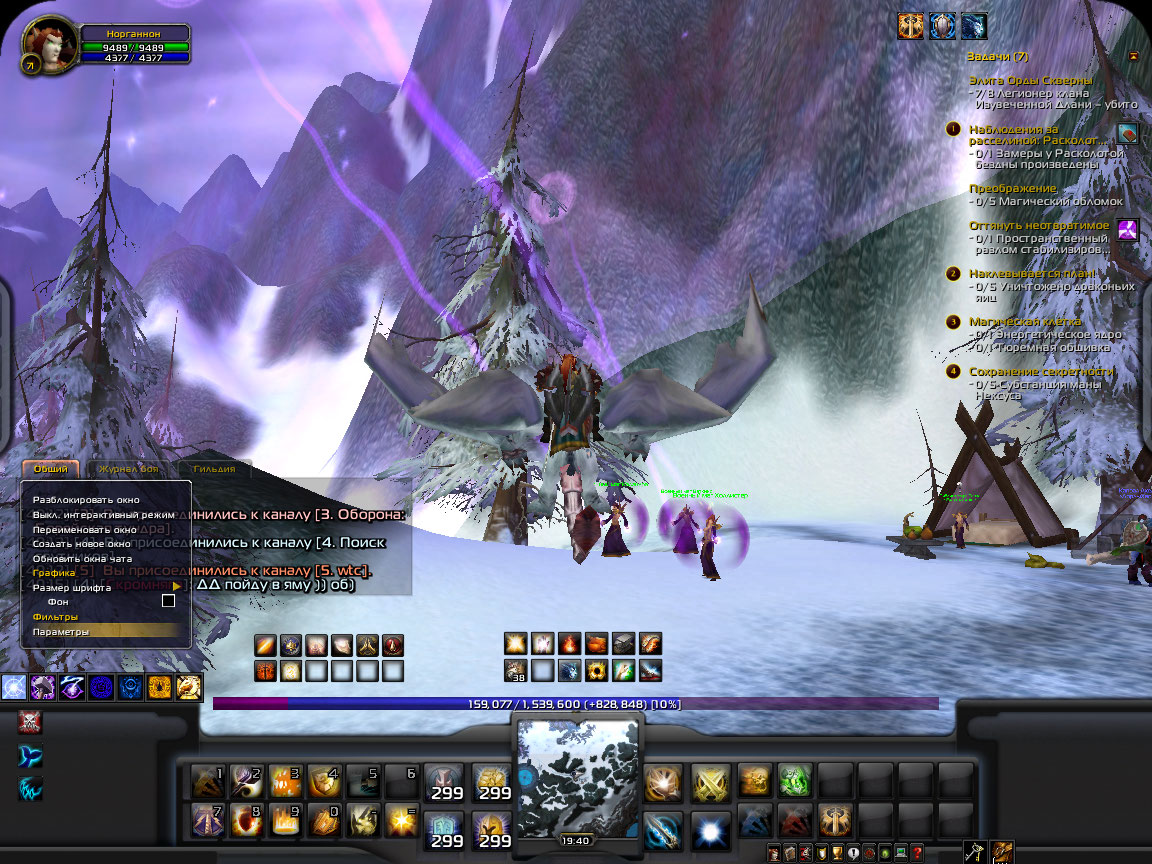Screen dimensions: 1152x864
Task: Open the 'Элита Орды Скверны' quest
Action: click(x=1030, y=80)
